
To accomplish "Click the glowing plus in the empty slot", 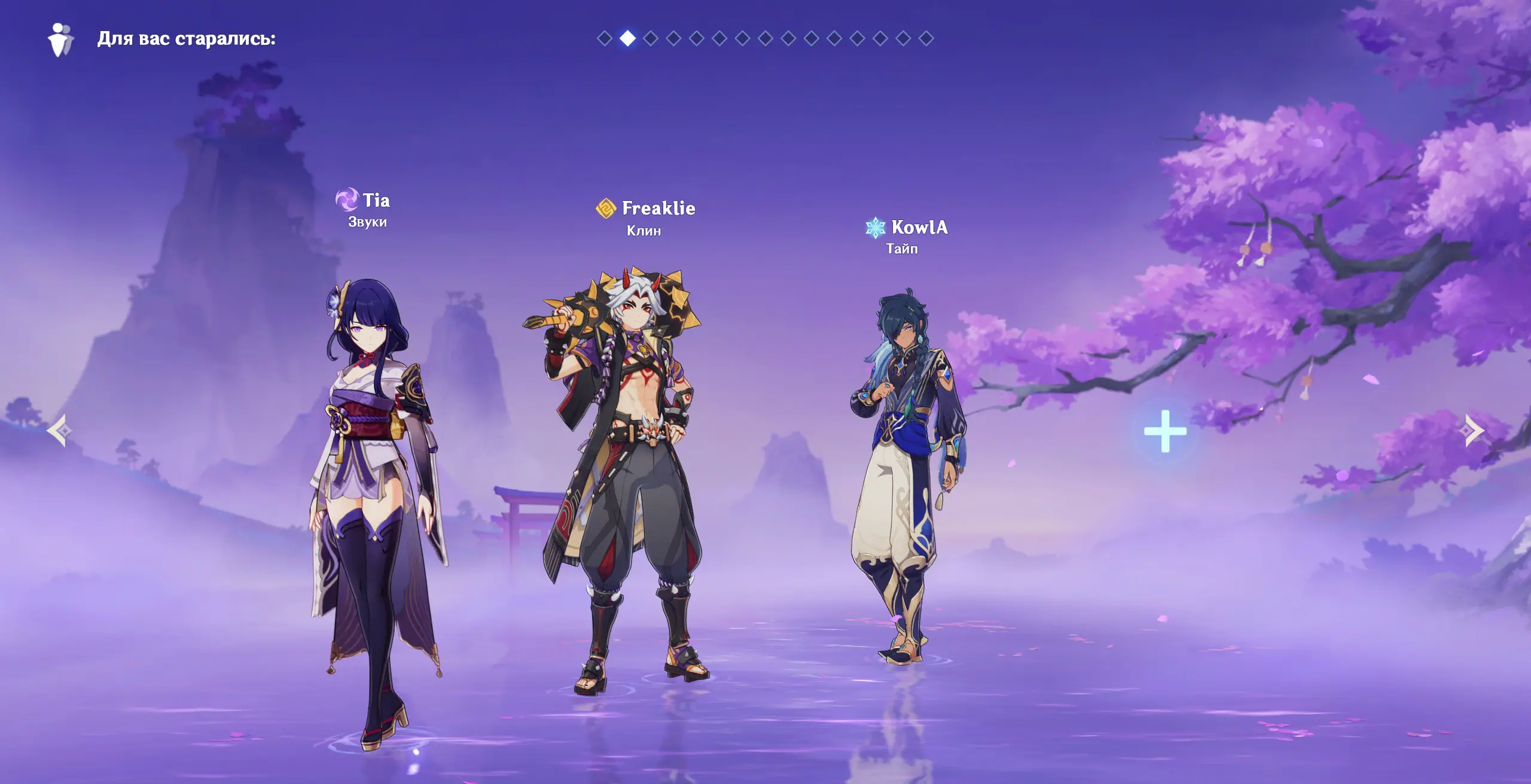I will pos(1165,431).
